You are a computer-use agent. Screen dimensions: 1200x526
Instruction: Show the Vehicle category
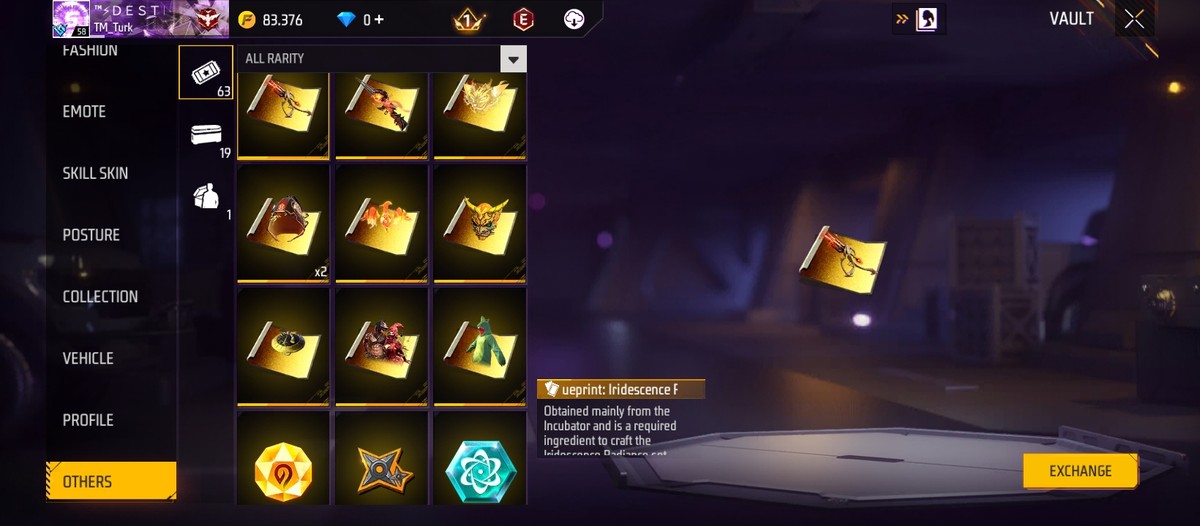pos(88,358)
